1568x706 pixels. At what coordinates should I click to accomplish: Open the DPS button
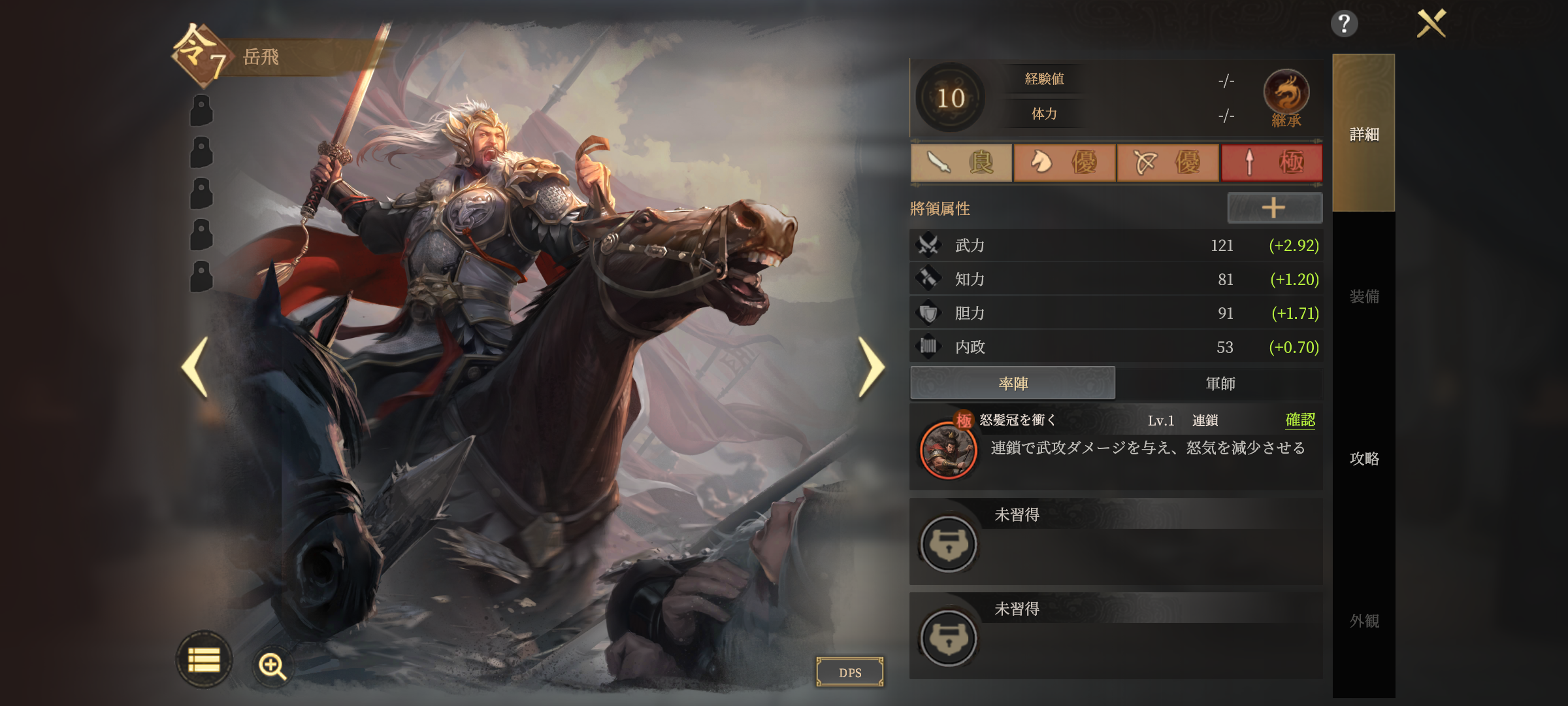(850, 672)
